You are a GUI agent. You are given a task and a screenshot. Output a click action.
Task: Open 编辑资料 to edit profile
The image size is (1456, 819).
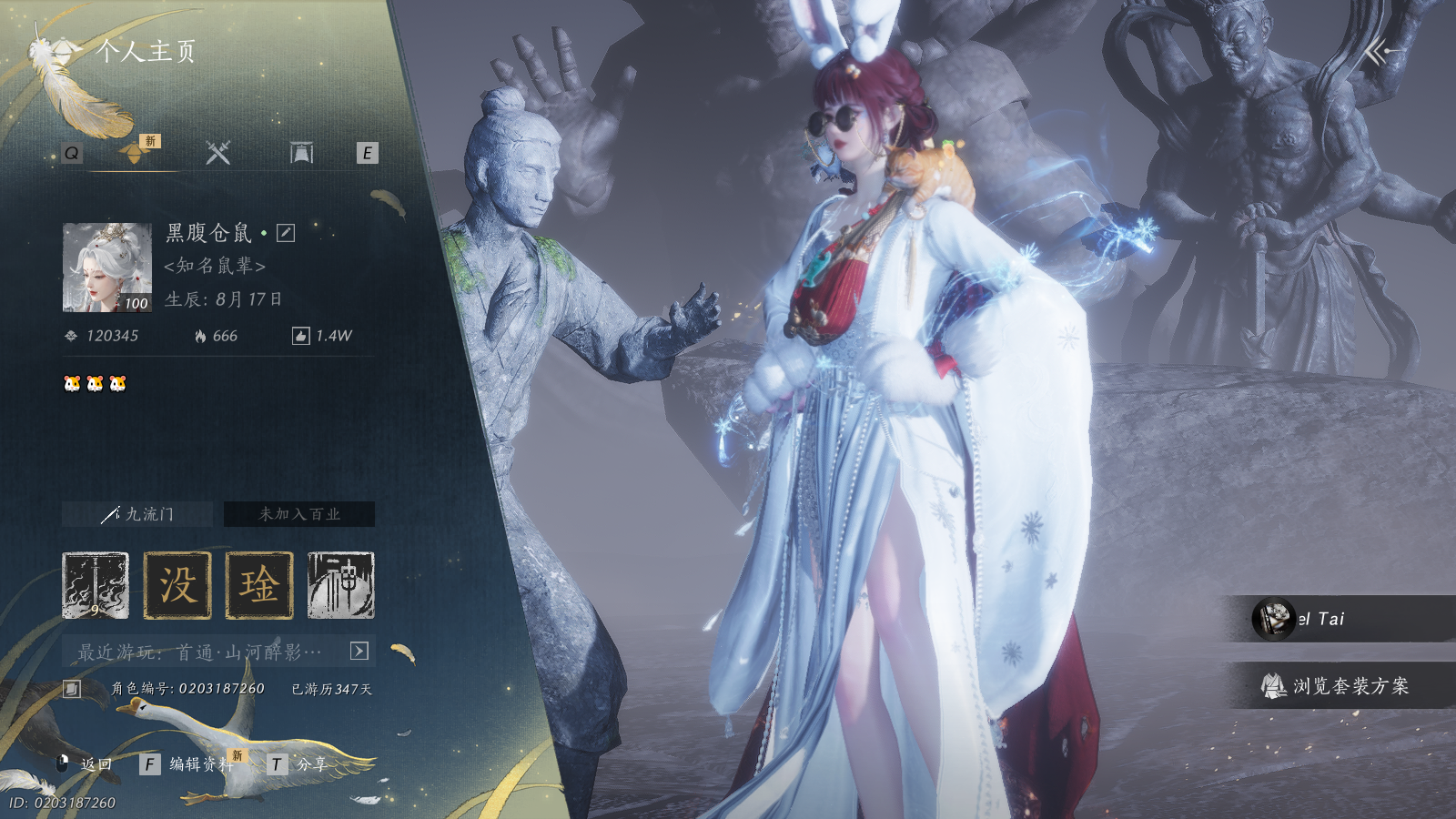point(191,764)
